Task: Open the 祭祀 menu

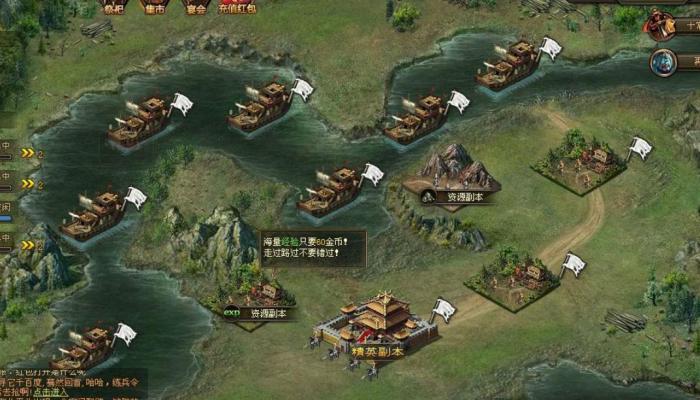Action: tap(113, 7)
